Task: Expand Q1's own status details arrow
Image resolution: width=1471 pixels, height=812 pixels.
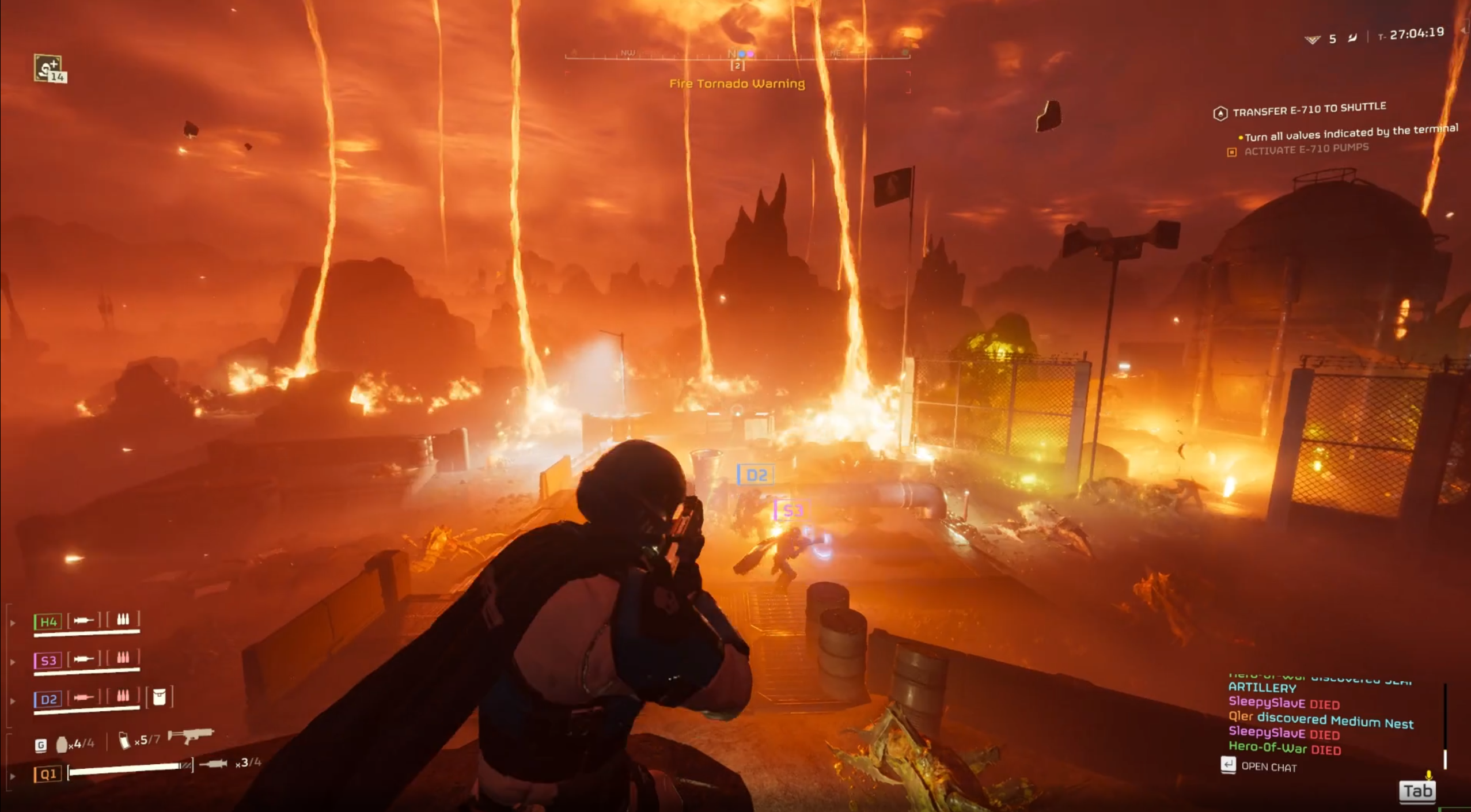Action: click(13, 775)
